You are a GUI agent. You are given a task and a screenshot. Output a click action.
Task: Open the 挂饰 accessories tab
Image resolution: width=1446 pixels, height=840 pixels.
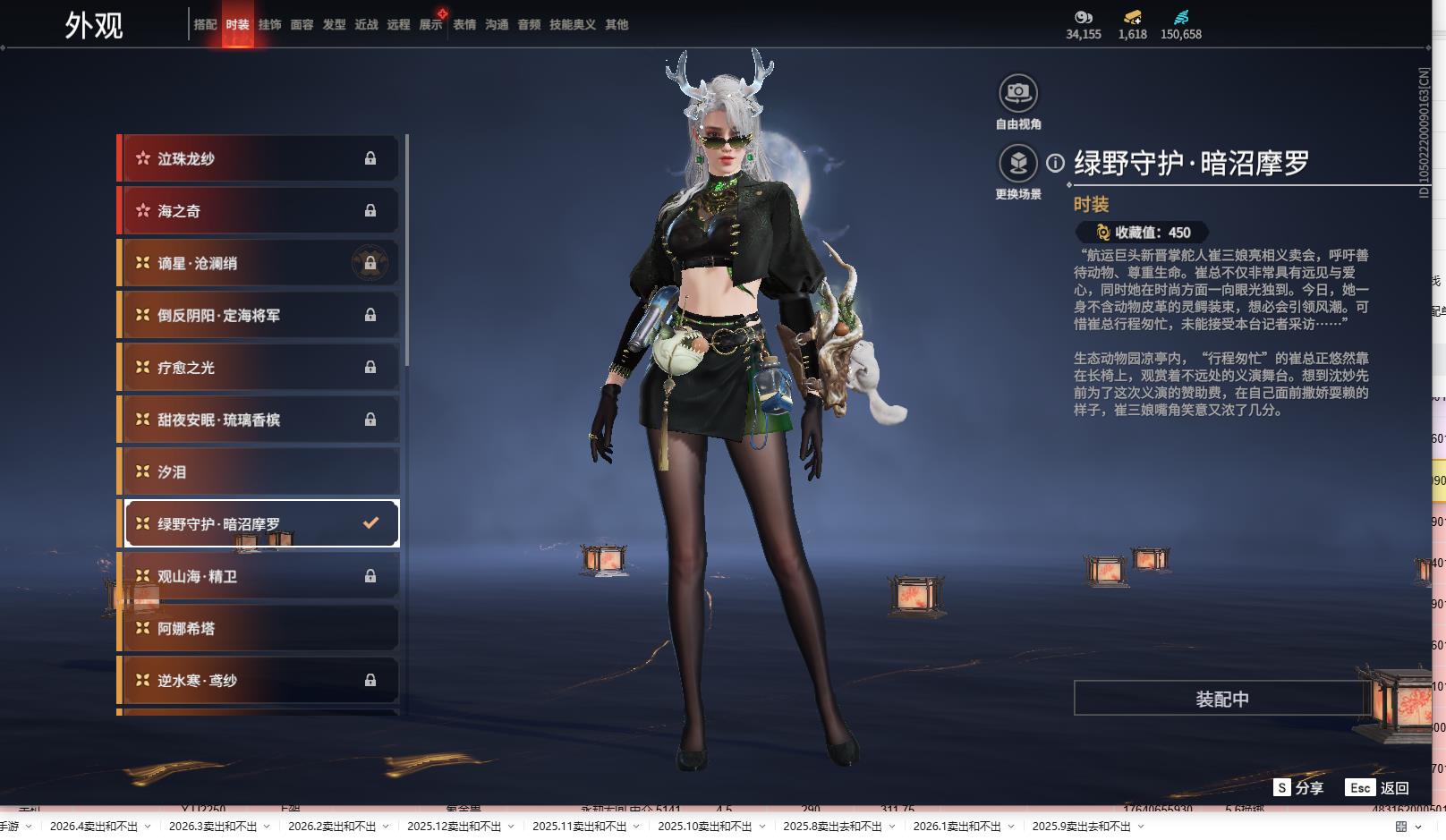tap(269, 24)
